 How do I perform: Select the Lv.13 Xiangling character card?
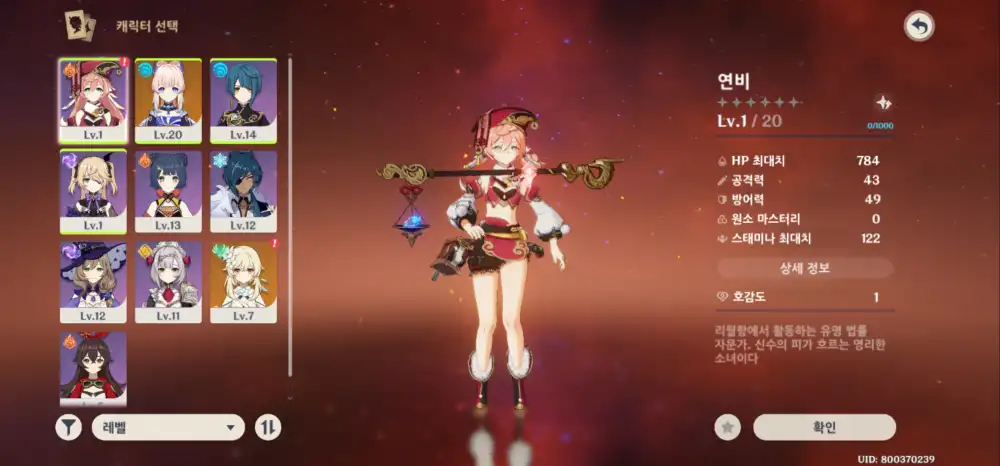pyautogui.click(x=168, y=191)
